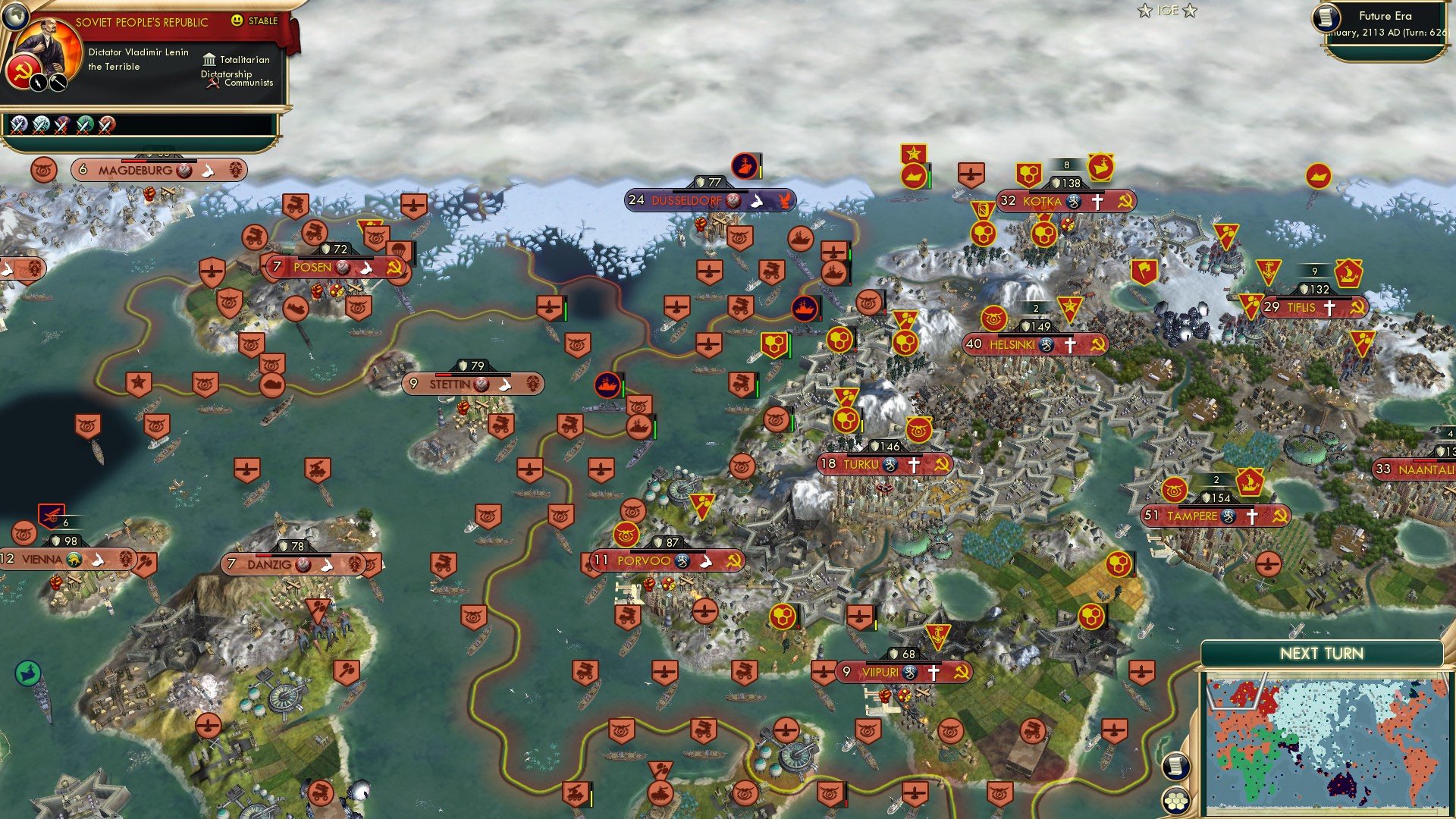The height and width of the screenshot is (819, 1456).
Task: Click the STABLE happiness smiley indicator
Action: click(x=237, y=21)
